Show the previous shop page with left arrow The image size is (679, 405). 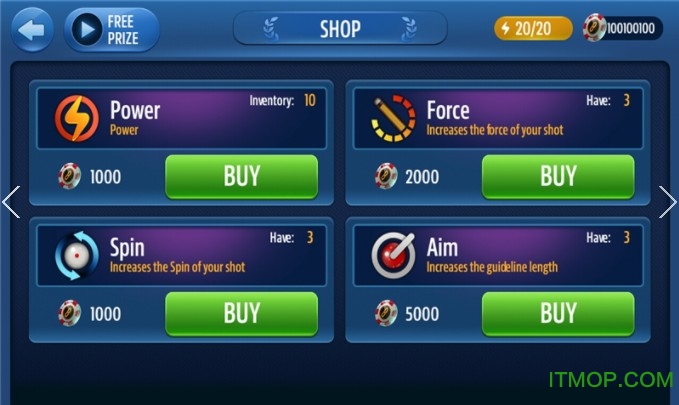(x=11, y=202)
